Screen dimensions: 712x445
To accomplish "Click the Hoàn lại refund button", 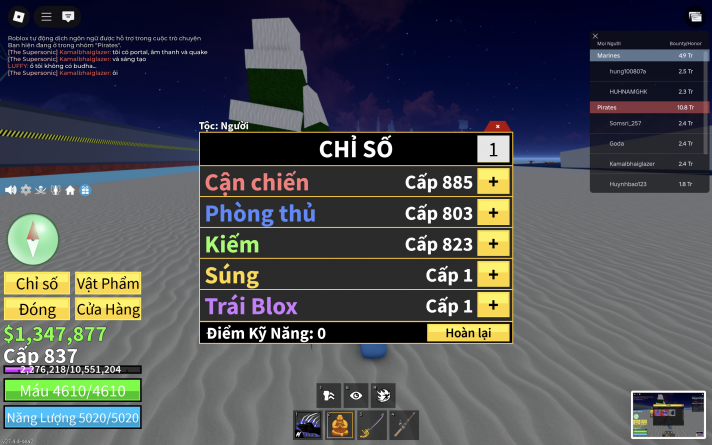I will tap(468, 333).
